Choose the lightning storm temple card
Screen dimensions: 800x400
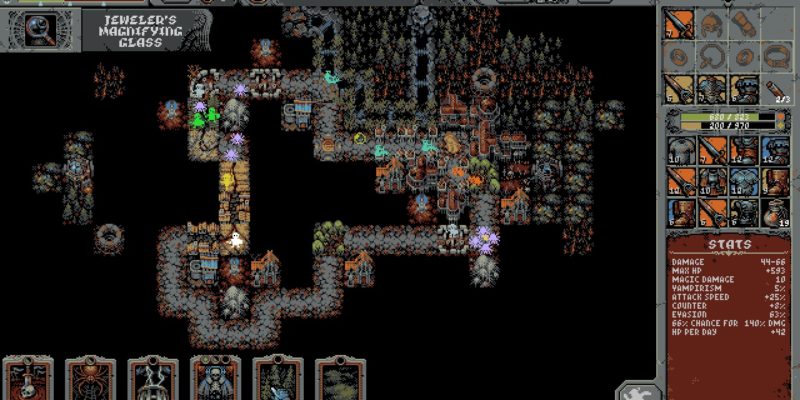pos(153,380)
